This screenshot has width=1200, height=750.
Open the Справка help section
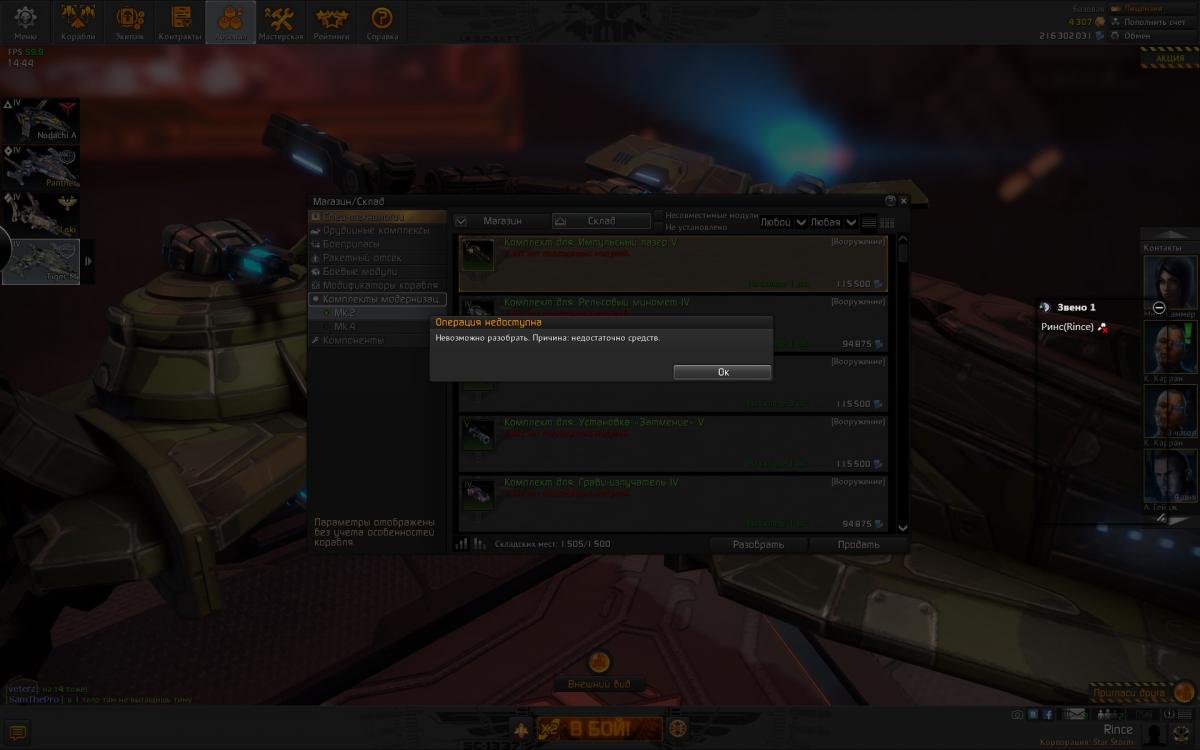(381, 21)
